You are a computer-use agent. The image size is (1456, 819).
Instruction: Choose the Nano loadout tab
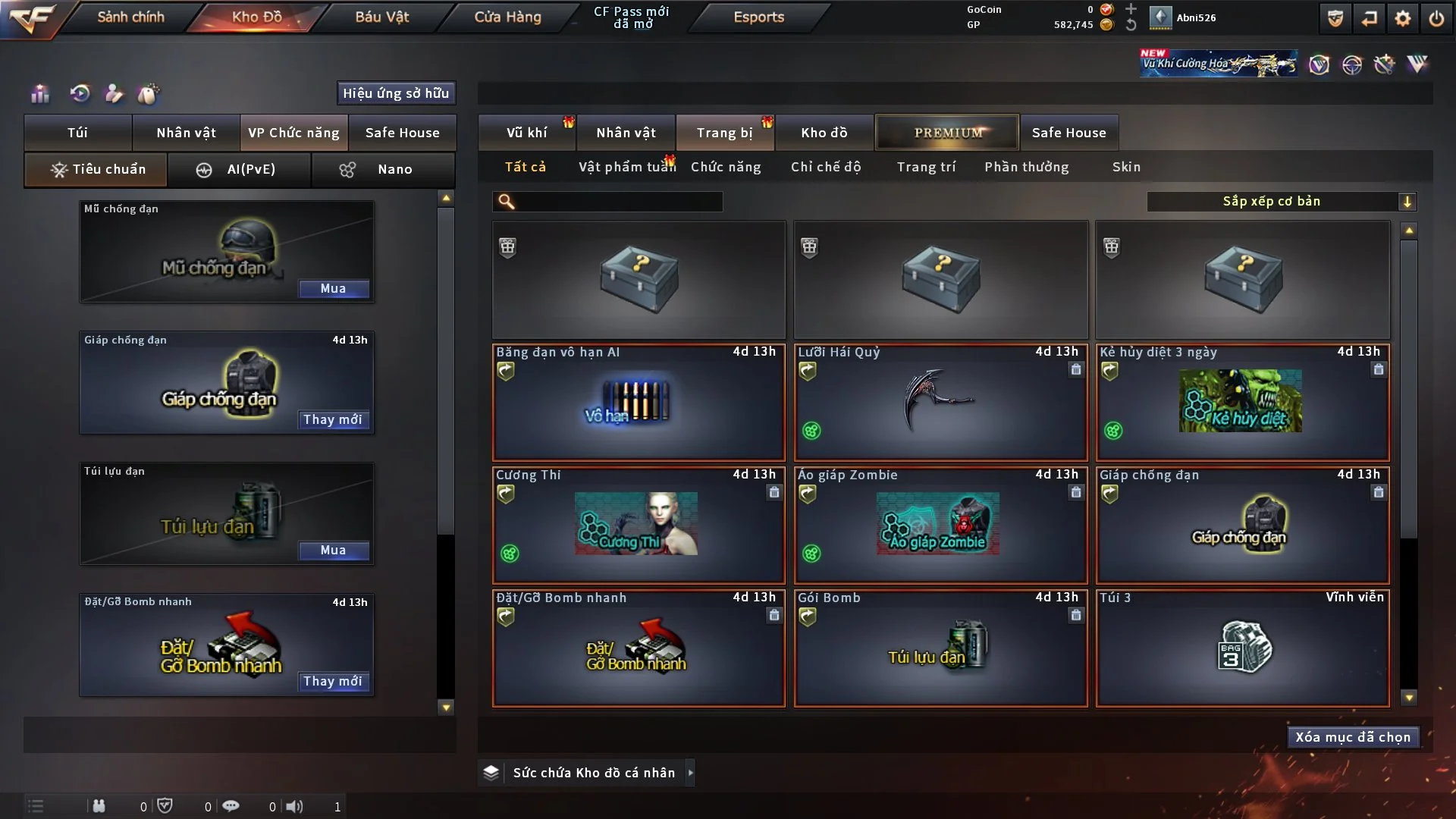[383, 169]
